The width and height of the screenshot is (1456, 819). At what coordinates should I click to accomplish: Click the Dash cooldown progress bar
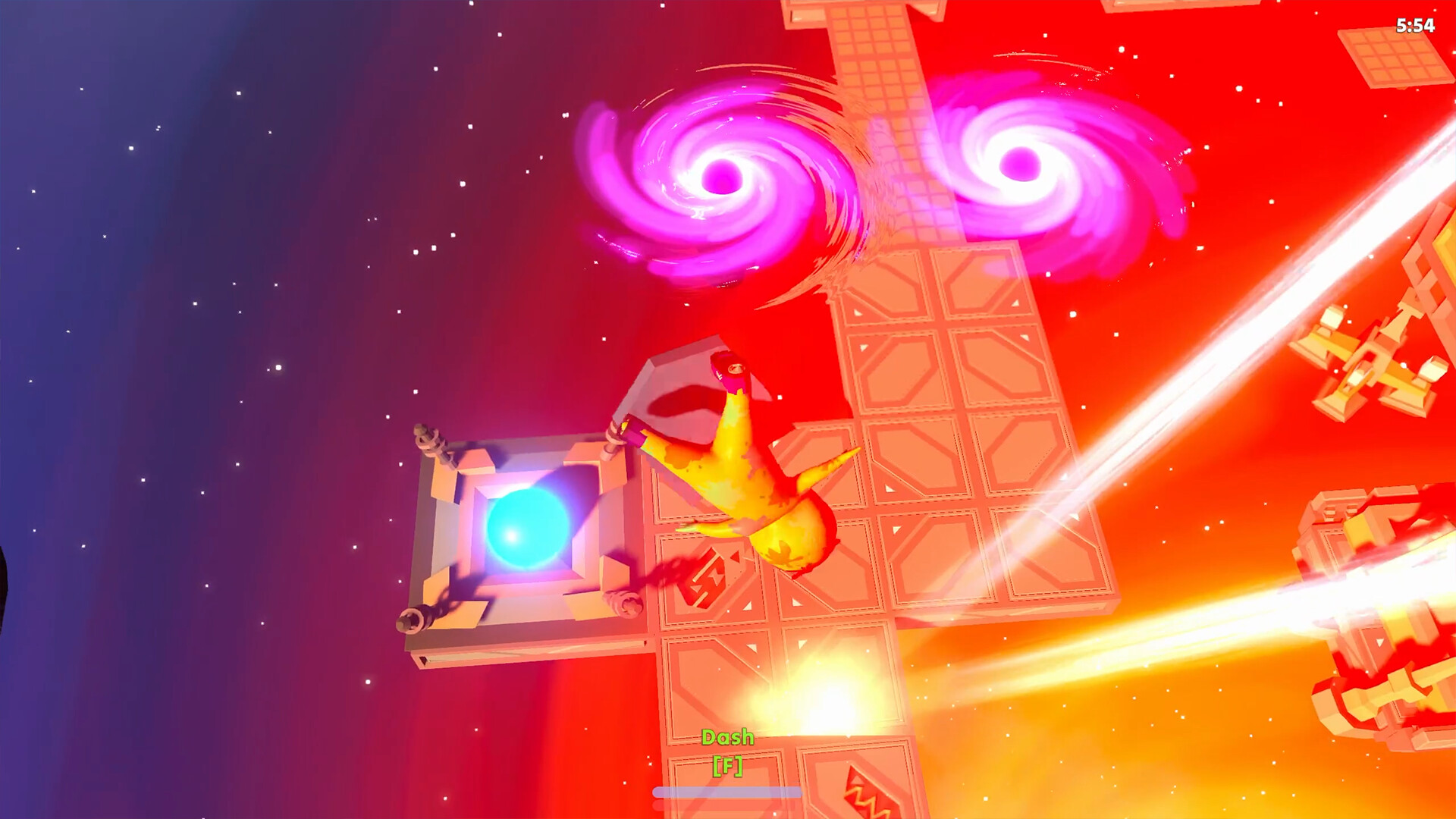click(x=728, y=792)
